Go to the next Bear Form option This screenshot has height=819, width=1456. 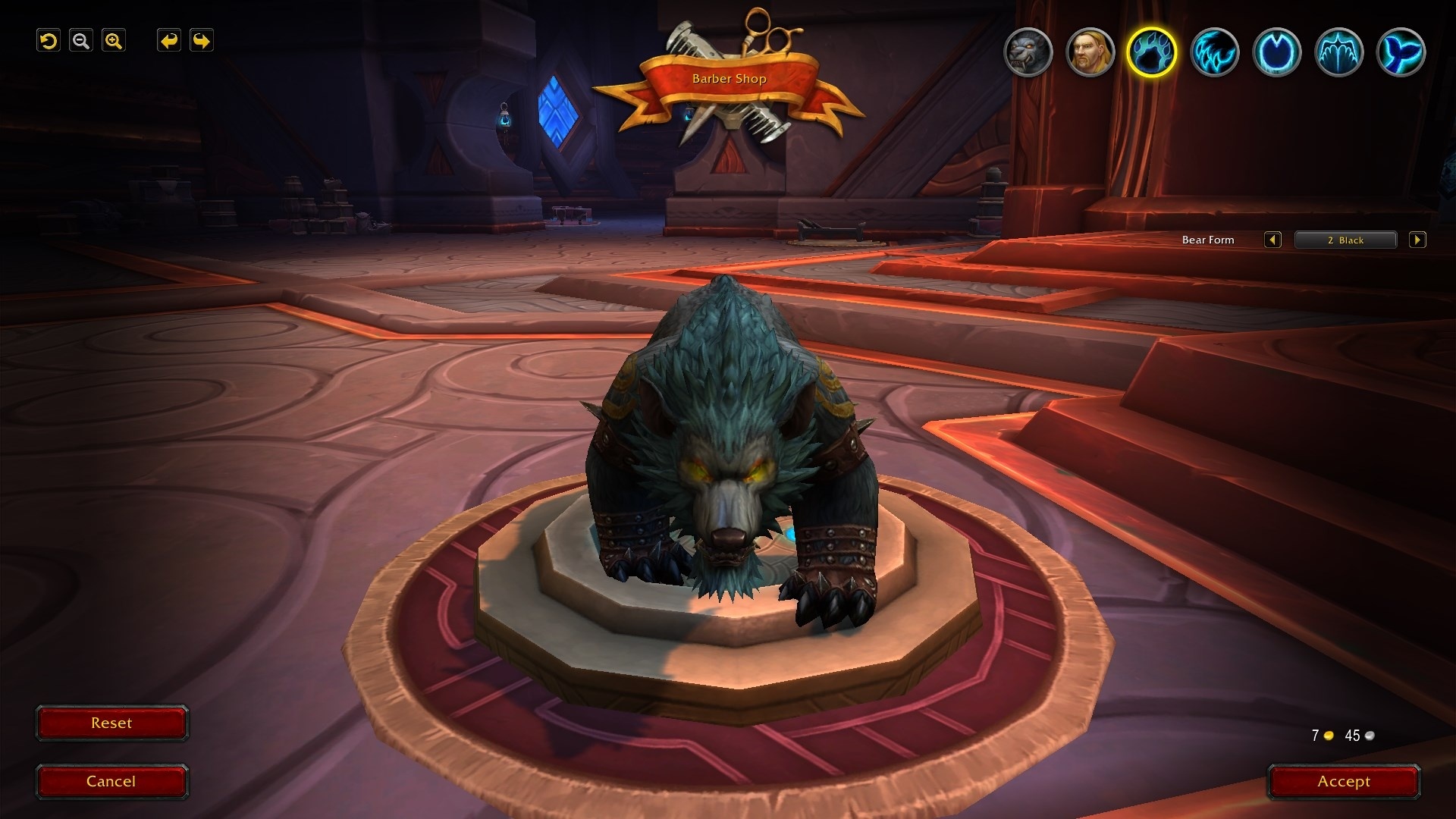tap(1417, 240)
